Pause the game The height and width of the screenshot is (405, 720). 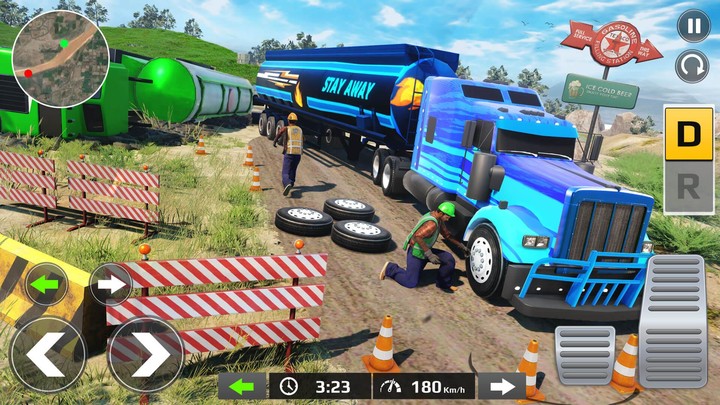pos(693,26)
